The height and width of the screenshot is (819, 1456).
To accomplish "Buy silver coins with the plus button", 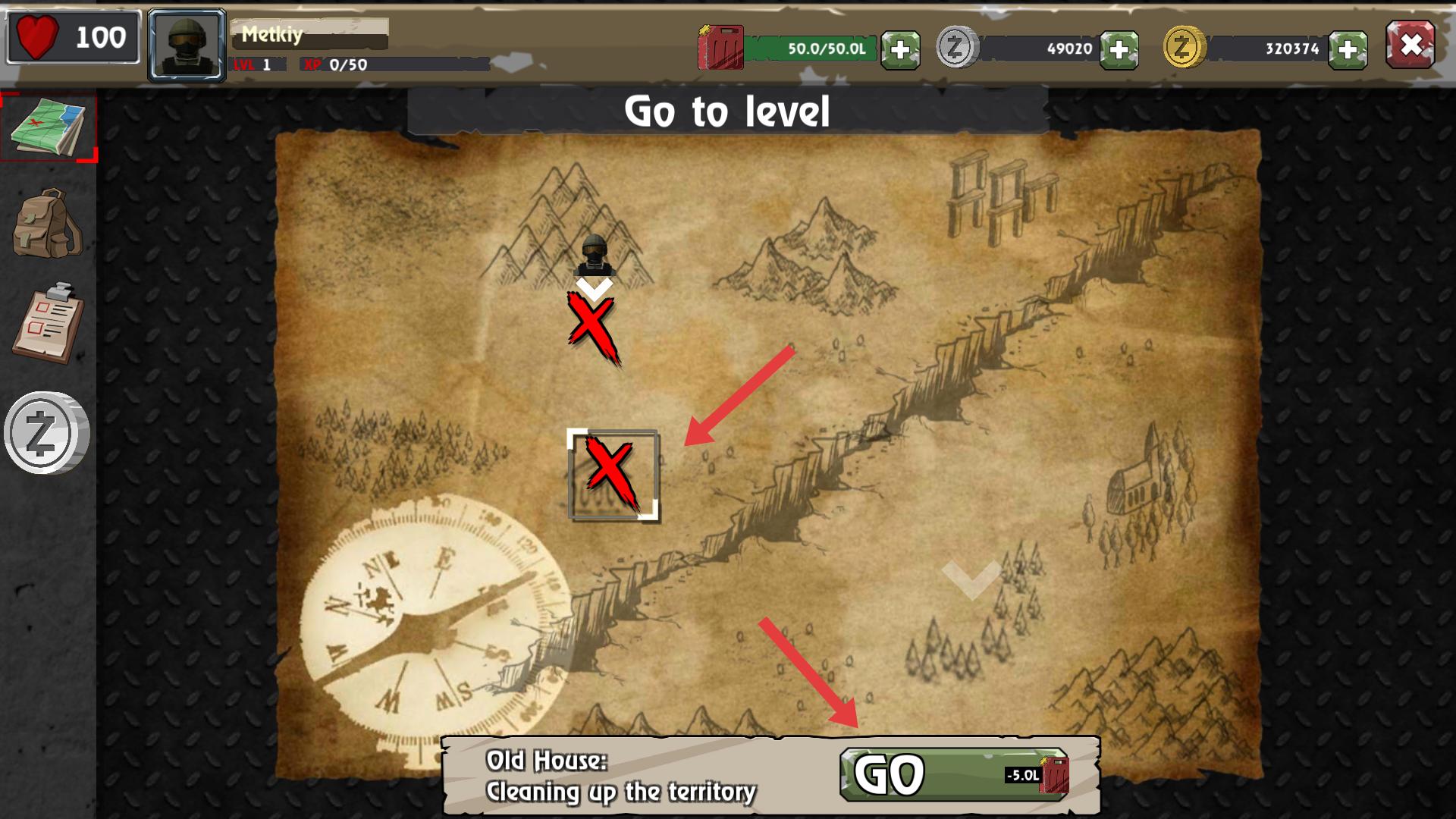I will 1119,50.
